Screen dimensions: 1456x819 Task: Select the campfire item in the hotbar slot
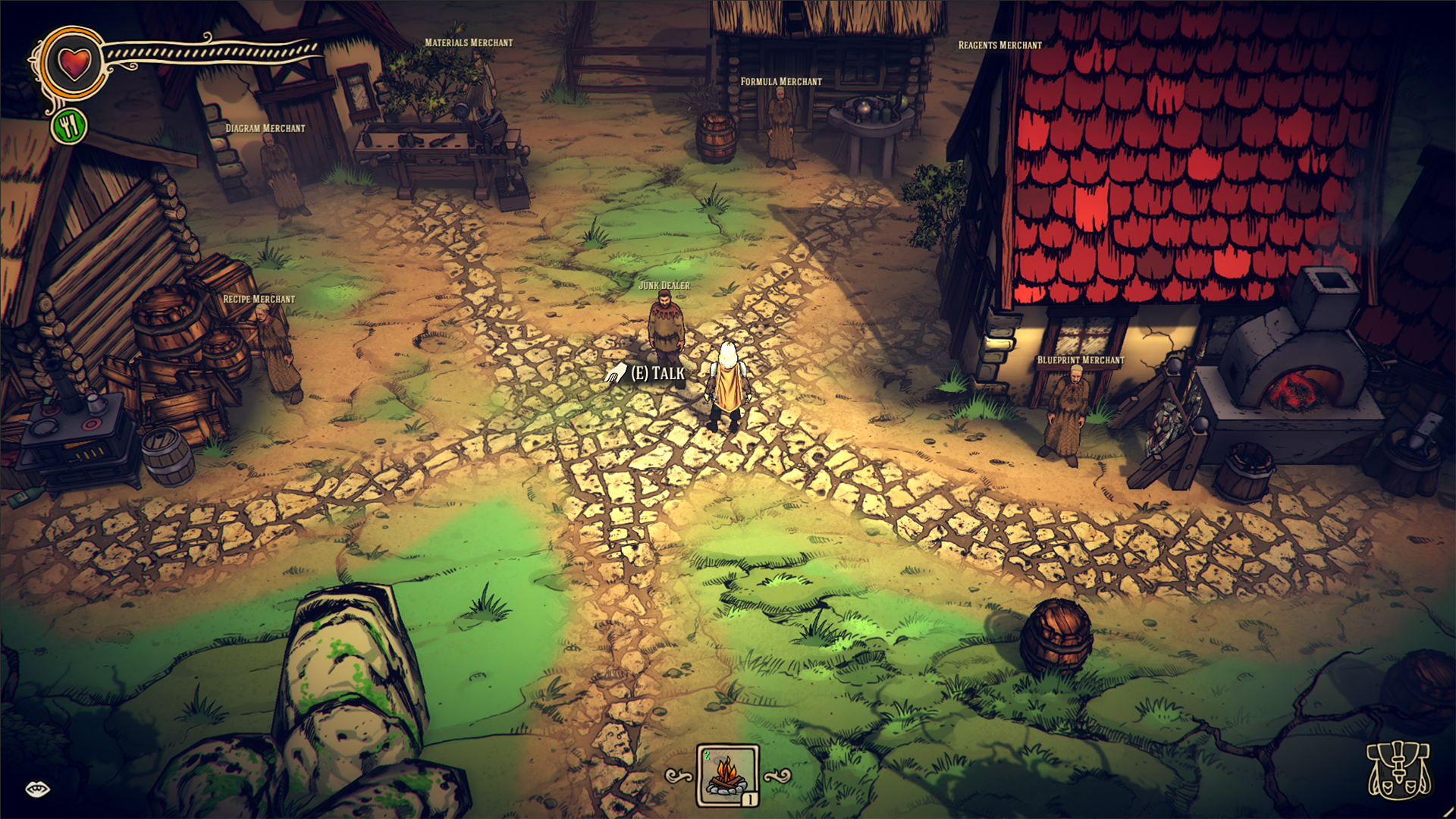click(727, 777)
